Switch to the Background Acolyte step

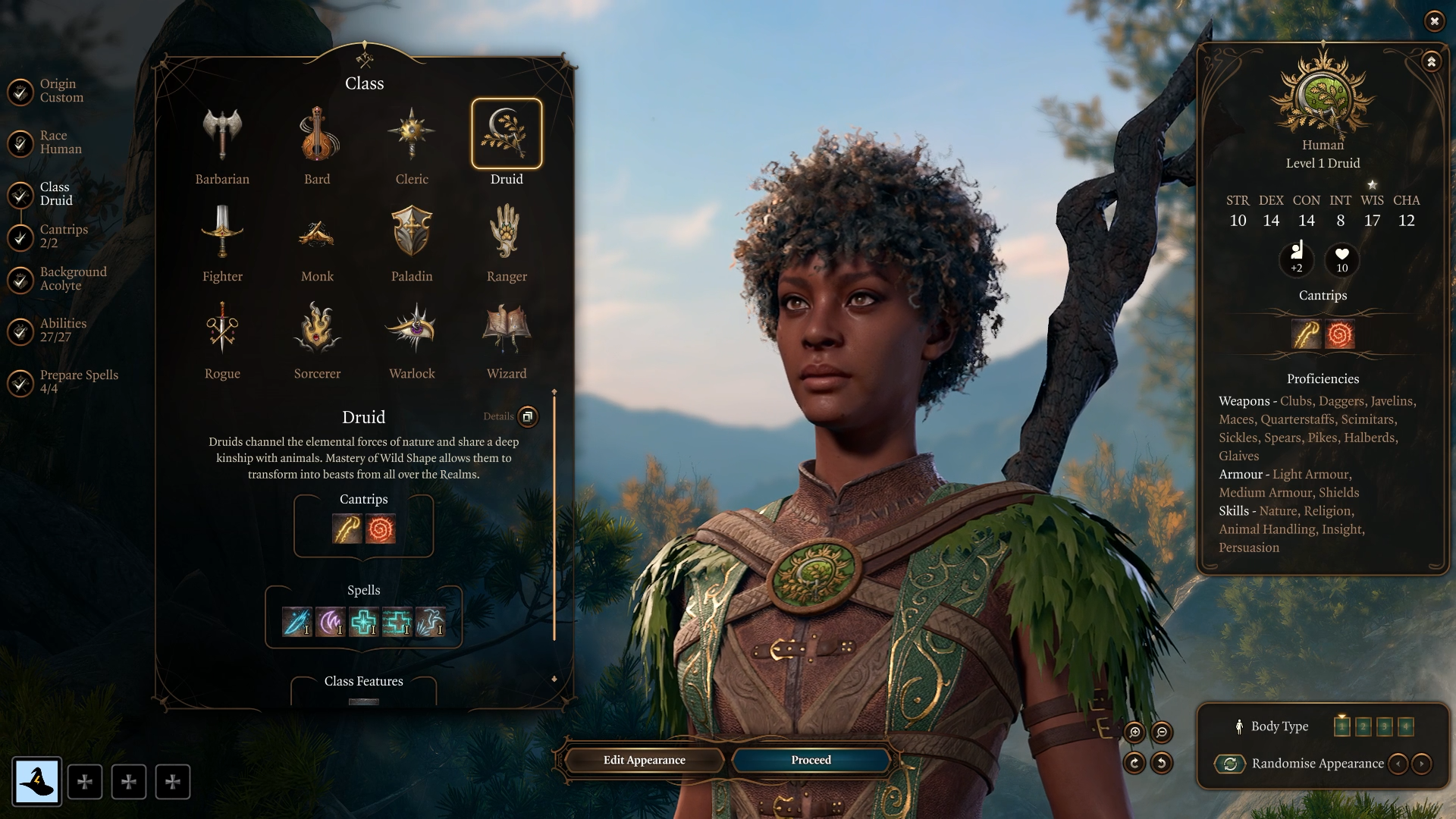pos(72,278)
